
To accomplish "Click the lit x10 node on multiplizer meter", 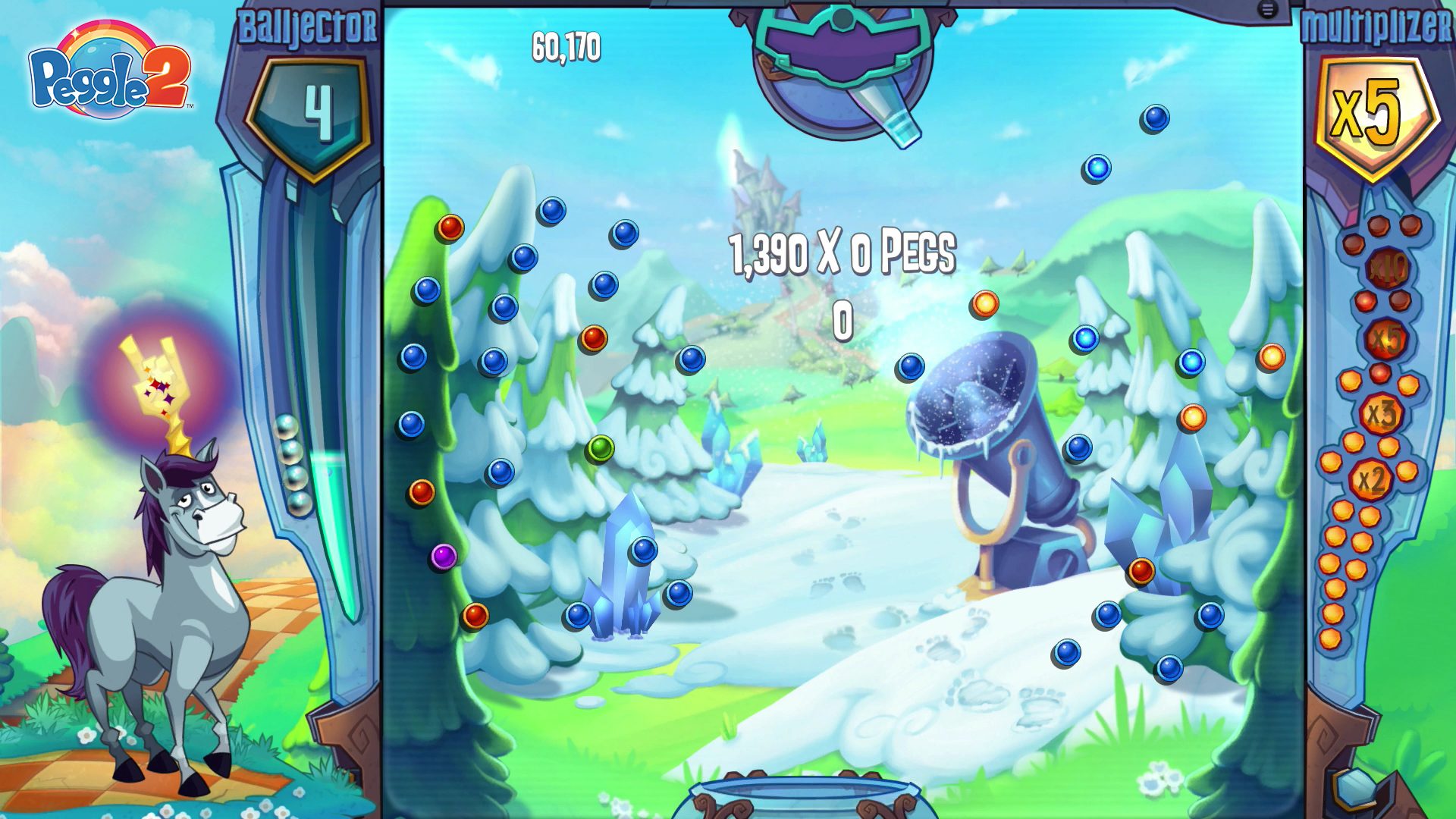I will (x=1386, y=269).
